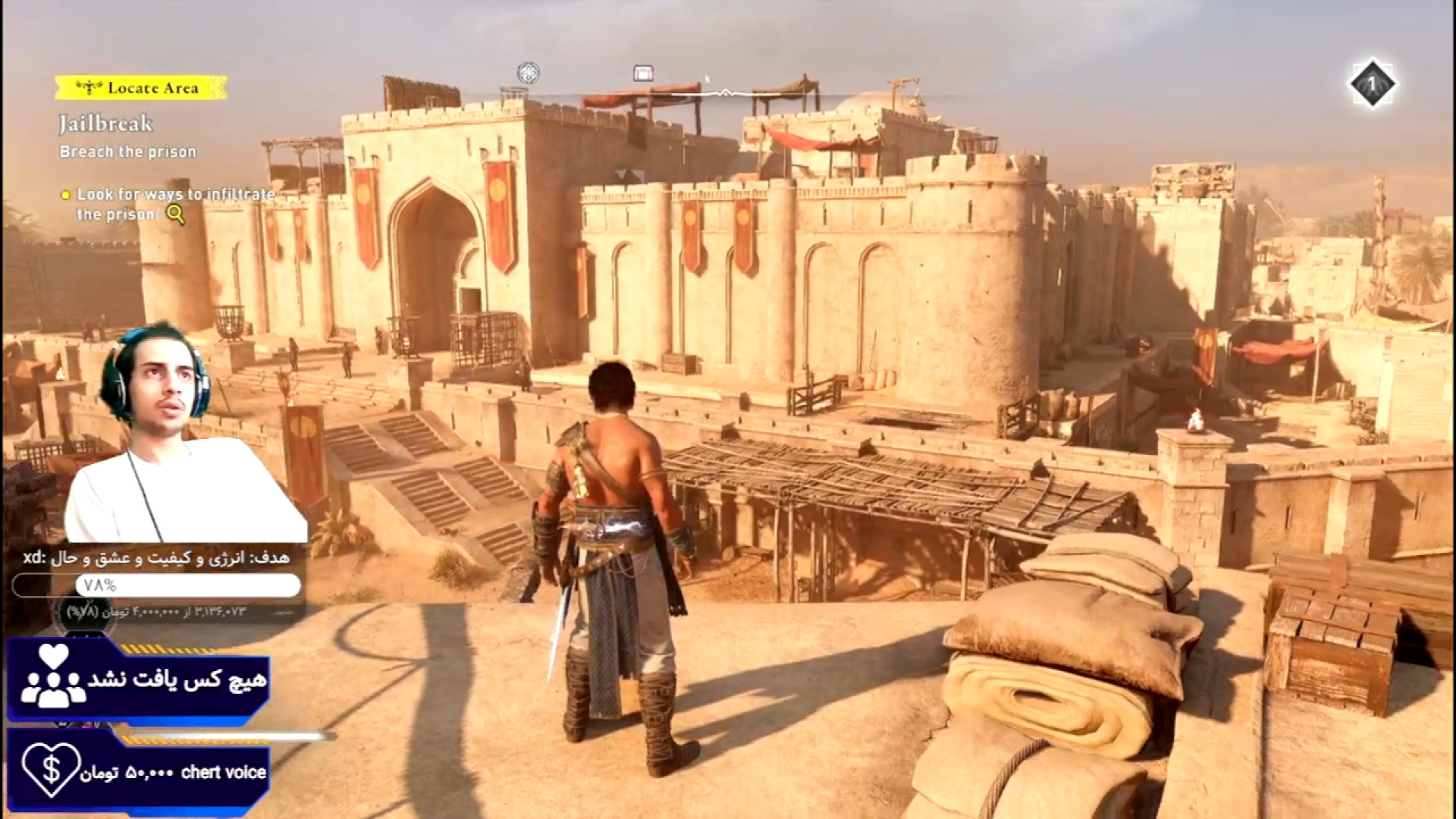1456x819 pixels.
Task: Open the Jailbreak quest tracker
Action: 106,124
